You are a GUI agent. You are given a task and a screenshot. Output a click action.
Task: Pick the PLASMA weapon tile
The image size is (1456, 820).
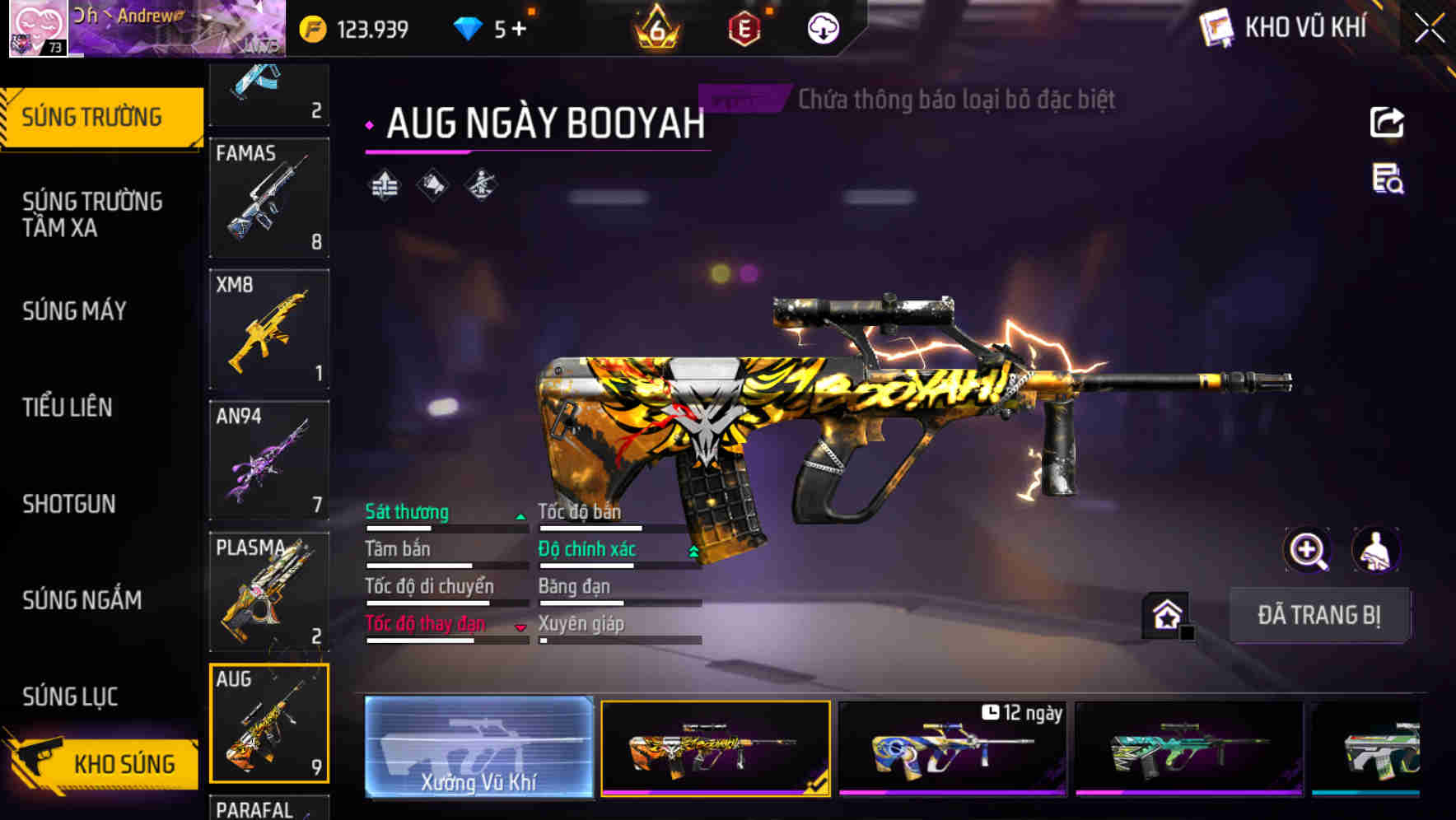pos(269,591)
